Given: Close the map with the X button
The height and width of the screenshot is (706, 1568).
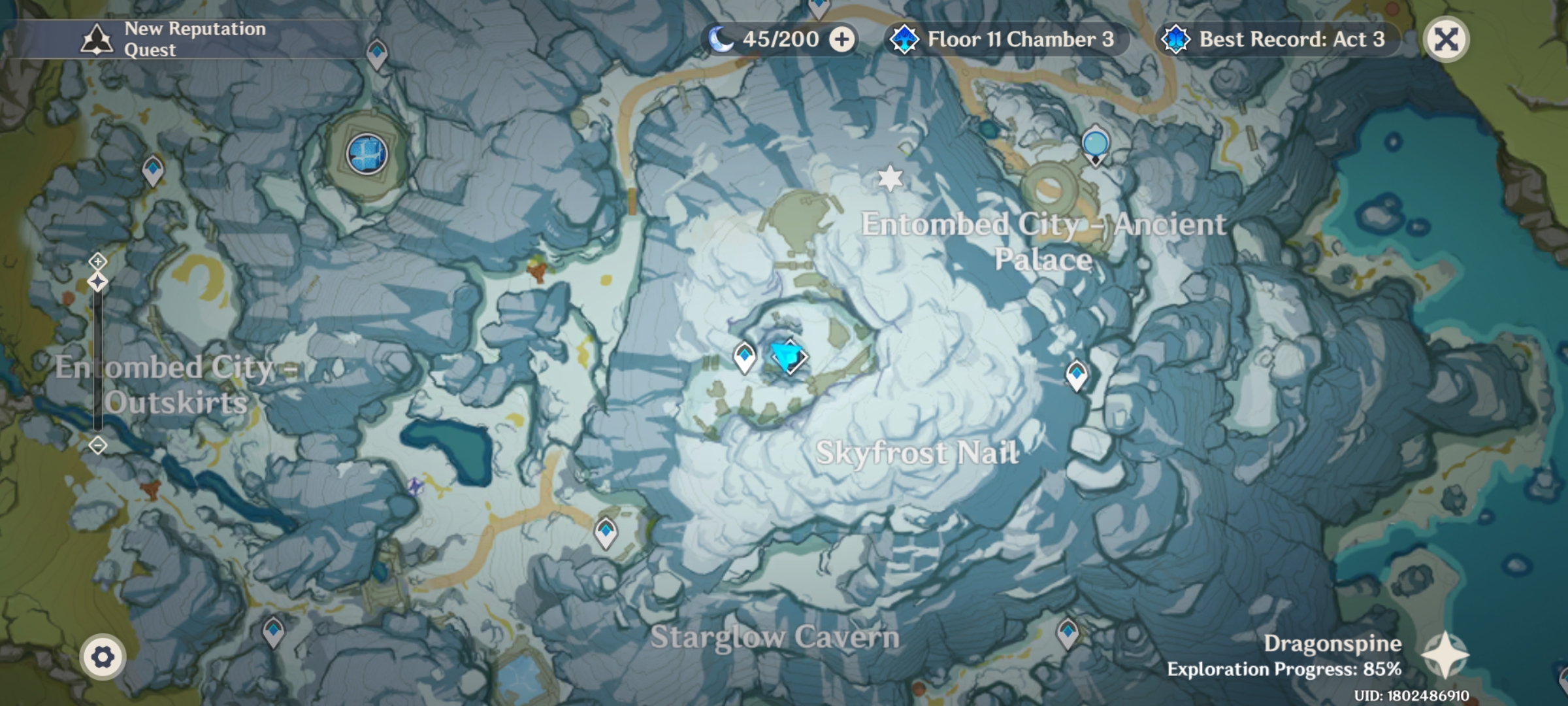Looking at the screenshot, I should (1445, 39).
